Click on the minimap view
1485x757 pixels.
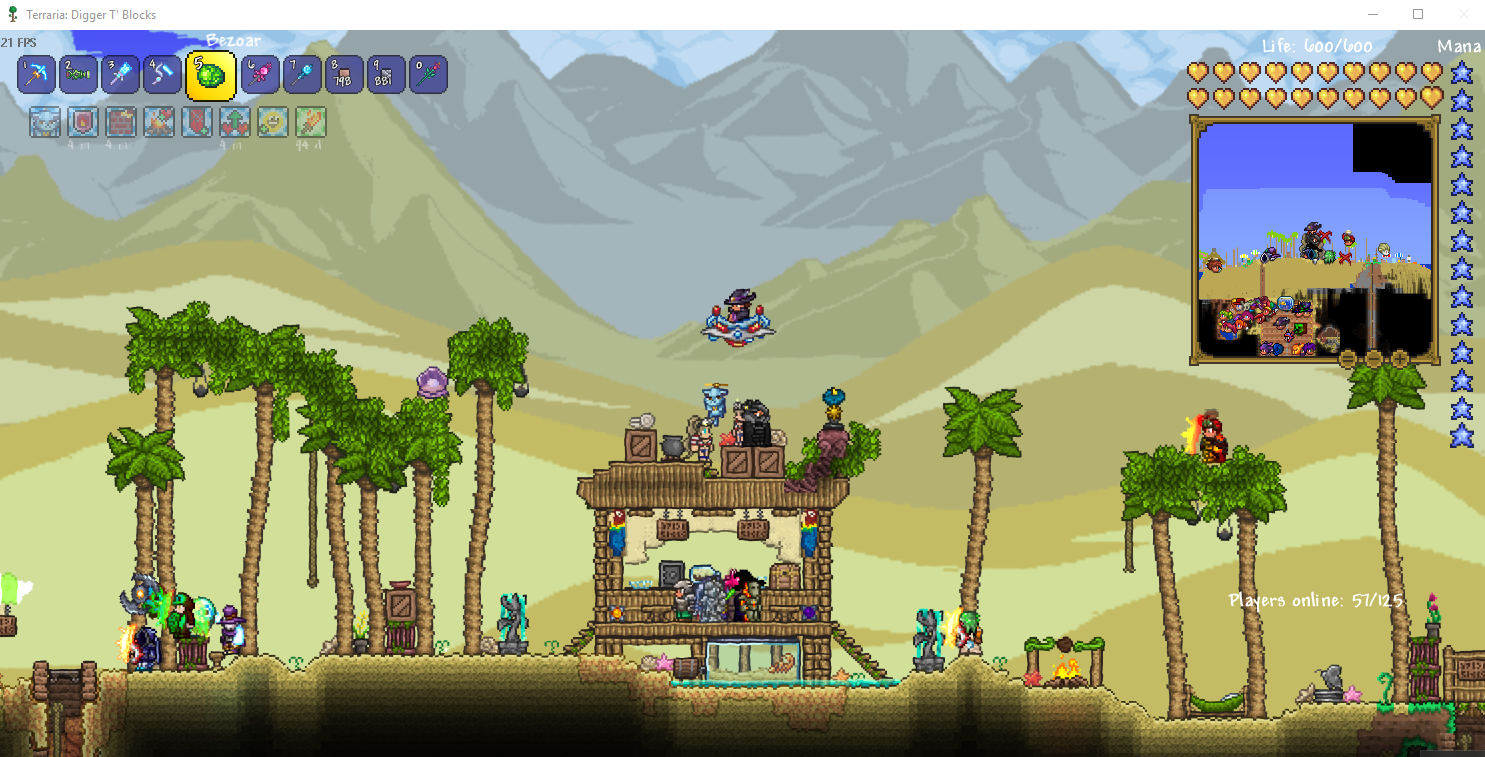coord(1314,240)
